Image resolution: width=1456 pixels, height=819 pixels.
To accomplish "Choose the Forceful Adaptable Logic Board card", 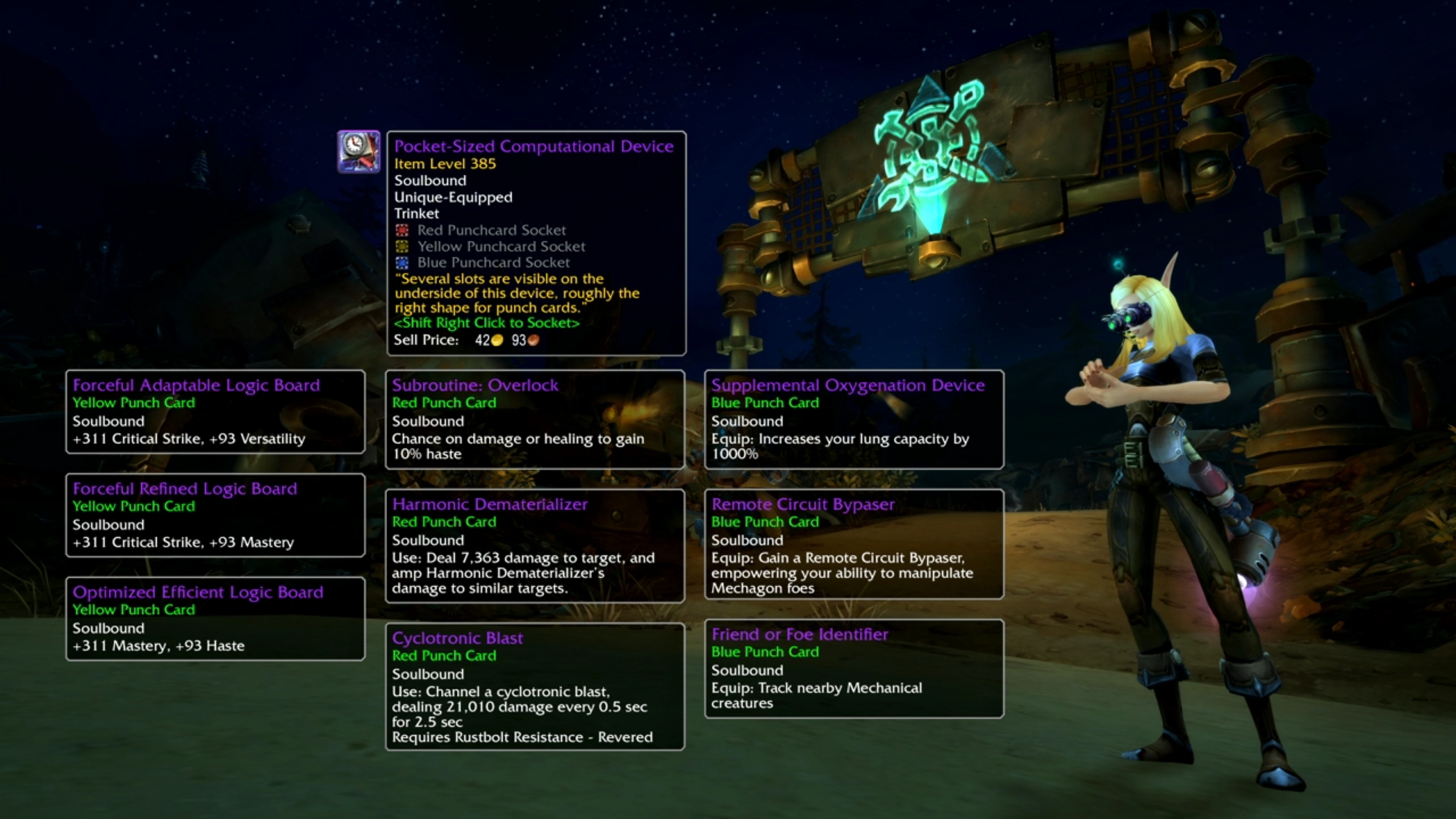I will click(x=215, y=411).
